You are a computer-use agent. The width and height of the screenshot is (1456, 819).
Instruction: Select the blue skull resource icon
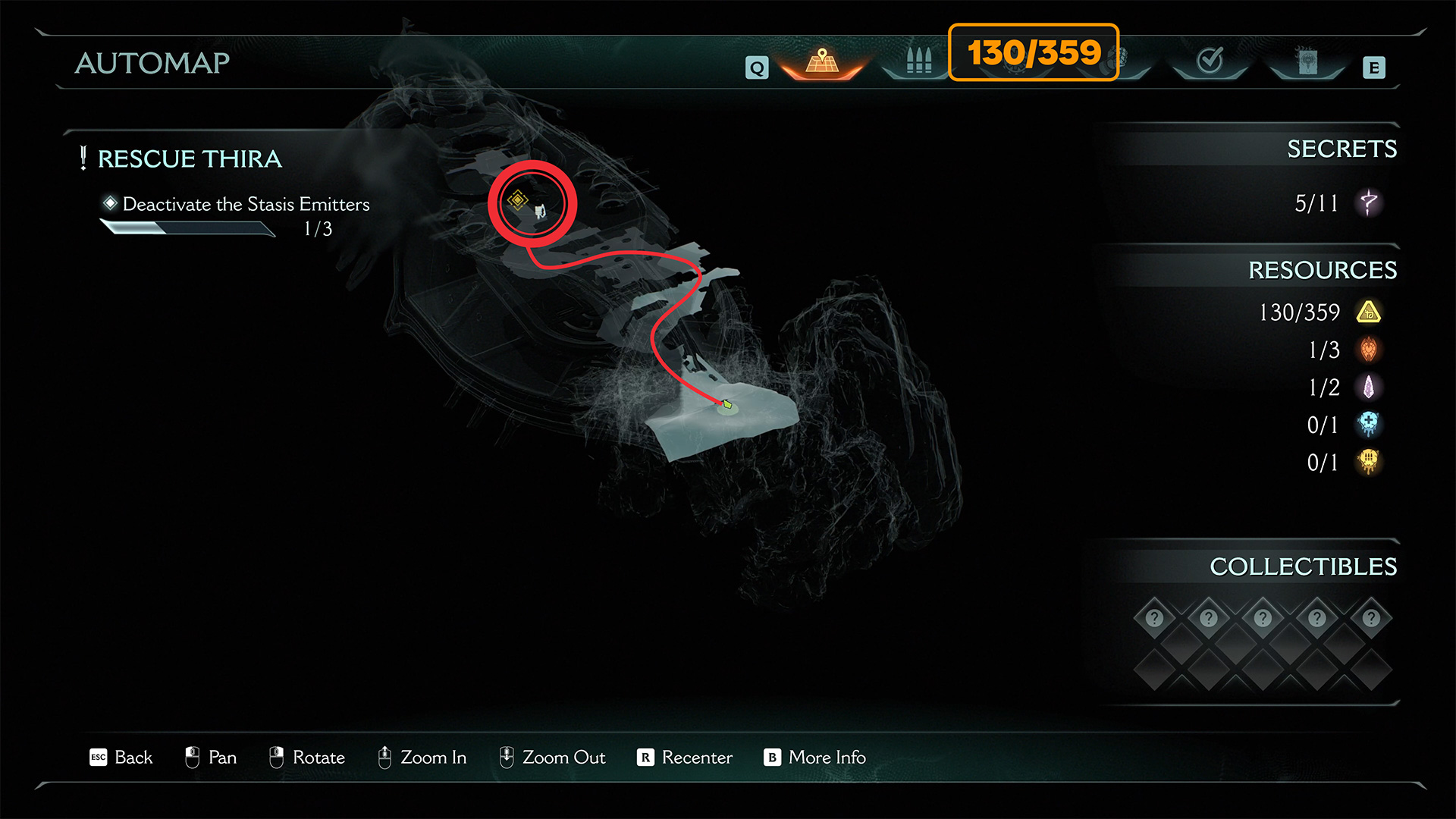(x=1369, y=425)
